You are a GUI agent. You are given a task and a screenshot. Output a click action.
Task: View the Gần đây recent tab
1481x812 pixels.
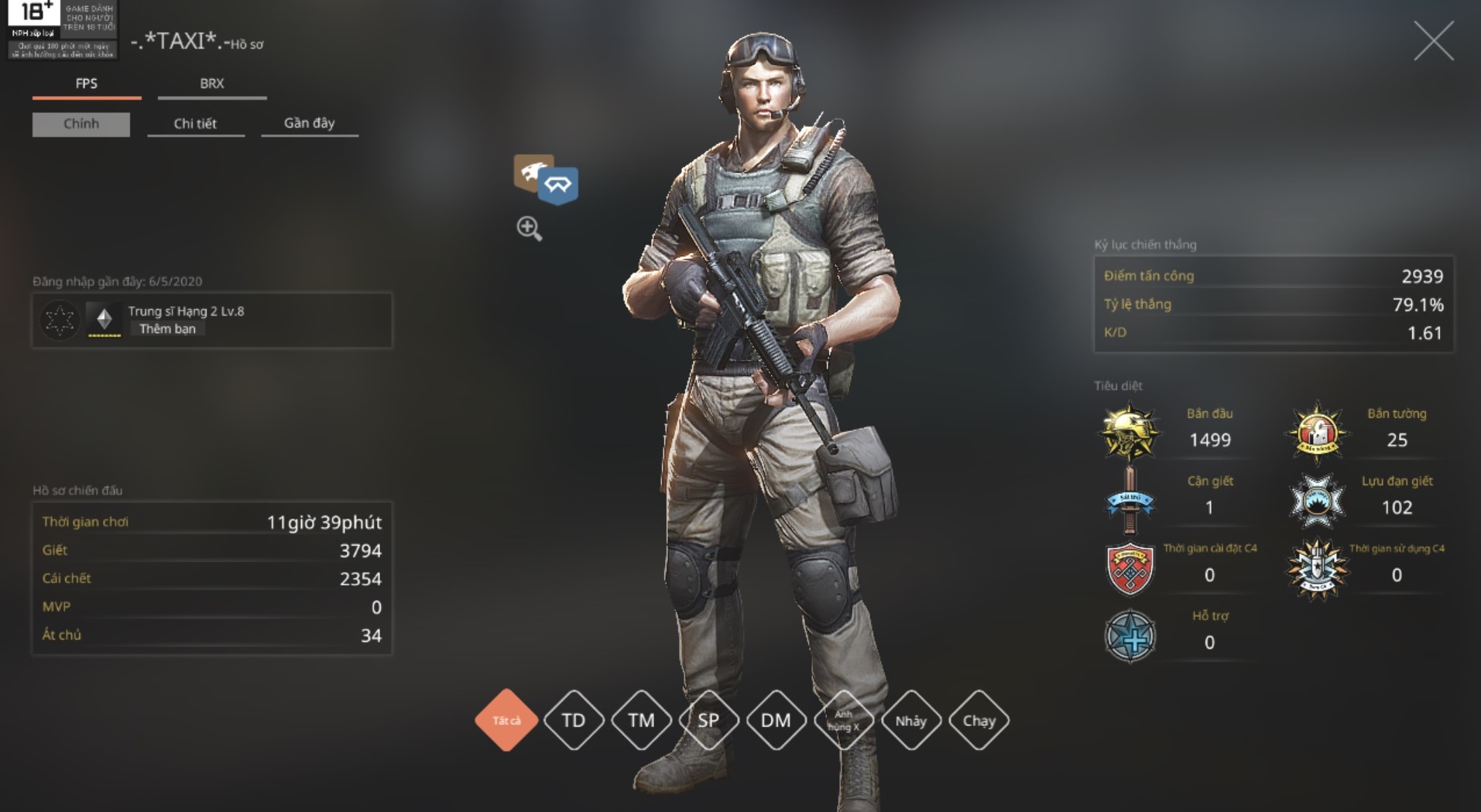[309, 123]
